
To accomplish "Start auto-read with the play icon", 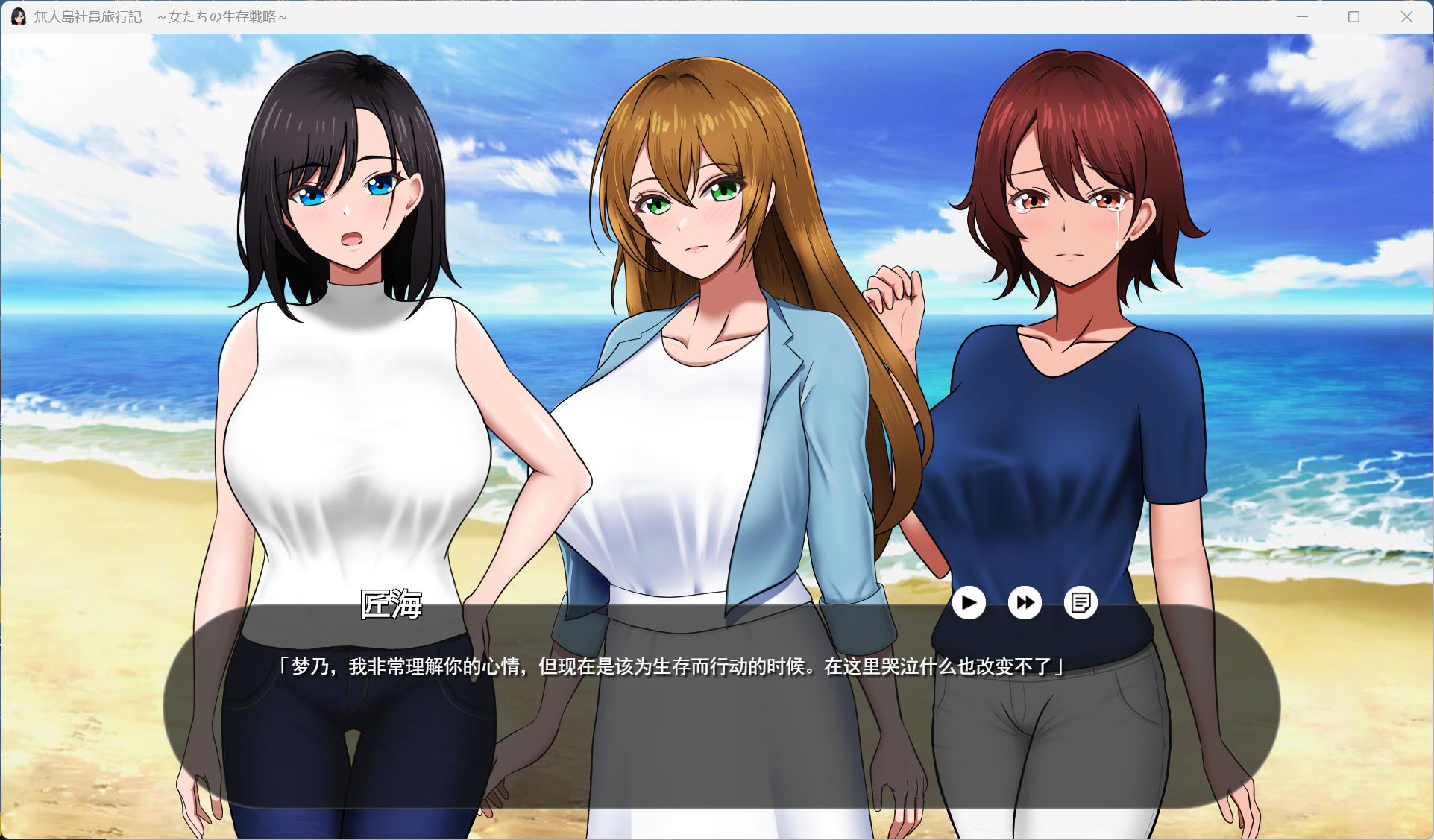I will pos(969,602).
